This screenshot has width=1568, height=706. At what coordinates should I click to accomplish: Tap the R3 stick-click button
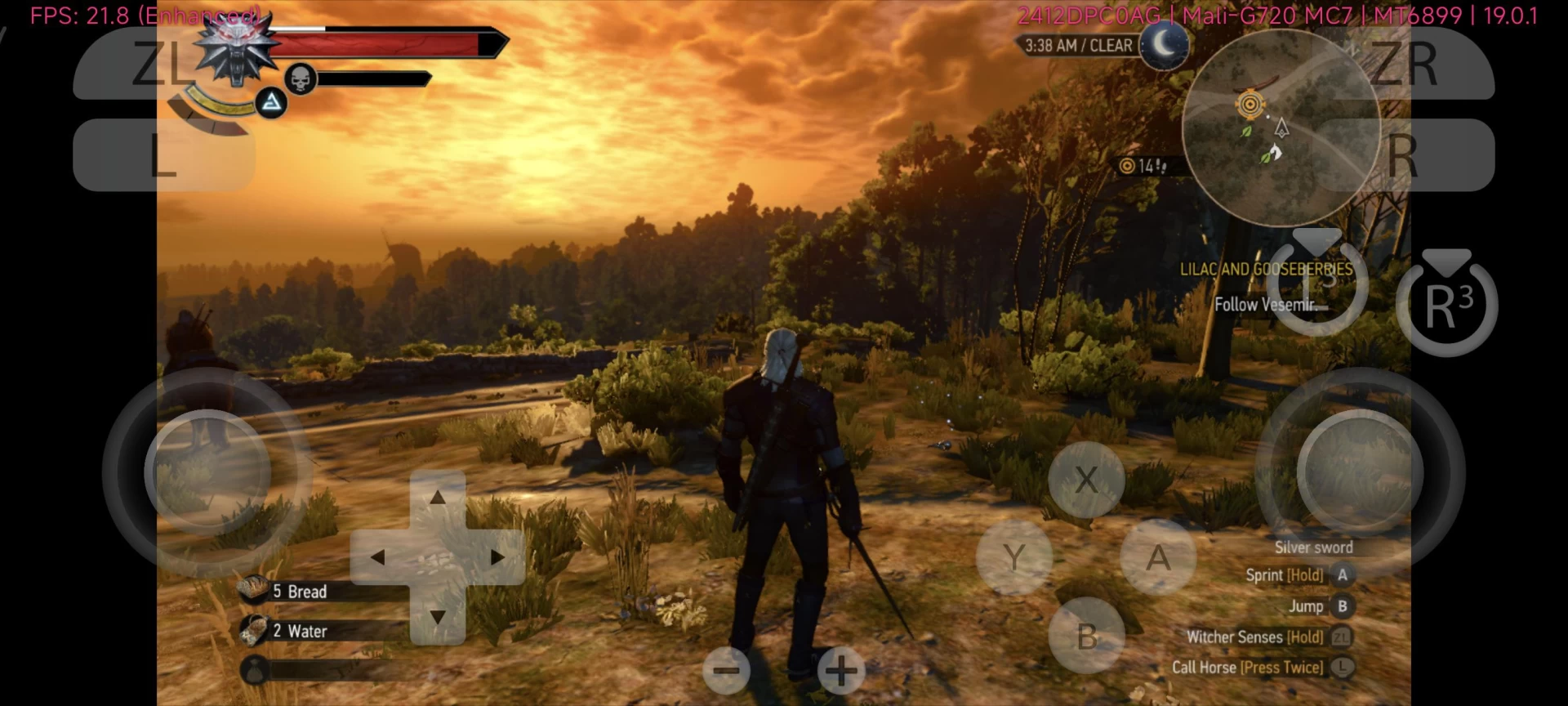click(1446, 306)
